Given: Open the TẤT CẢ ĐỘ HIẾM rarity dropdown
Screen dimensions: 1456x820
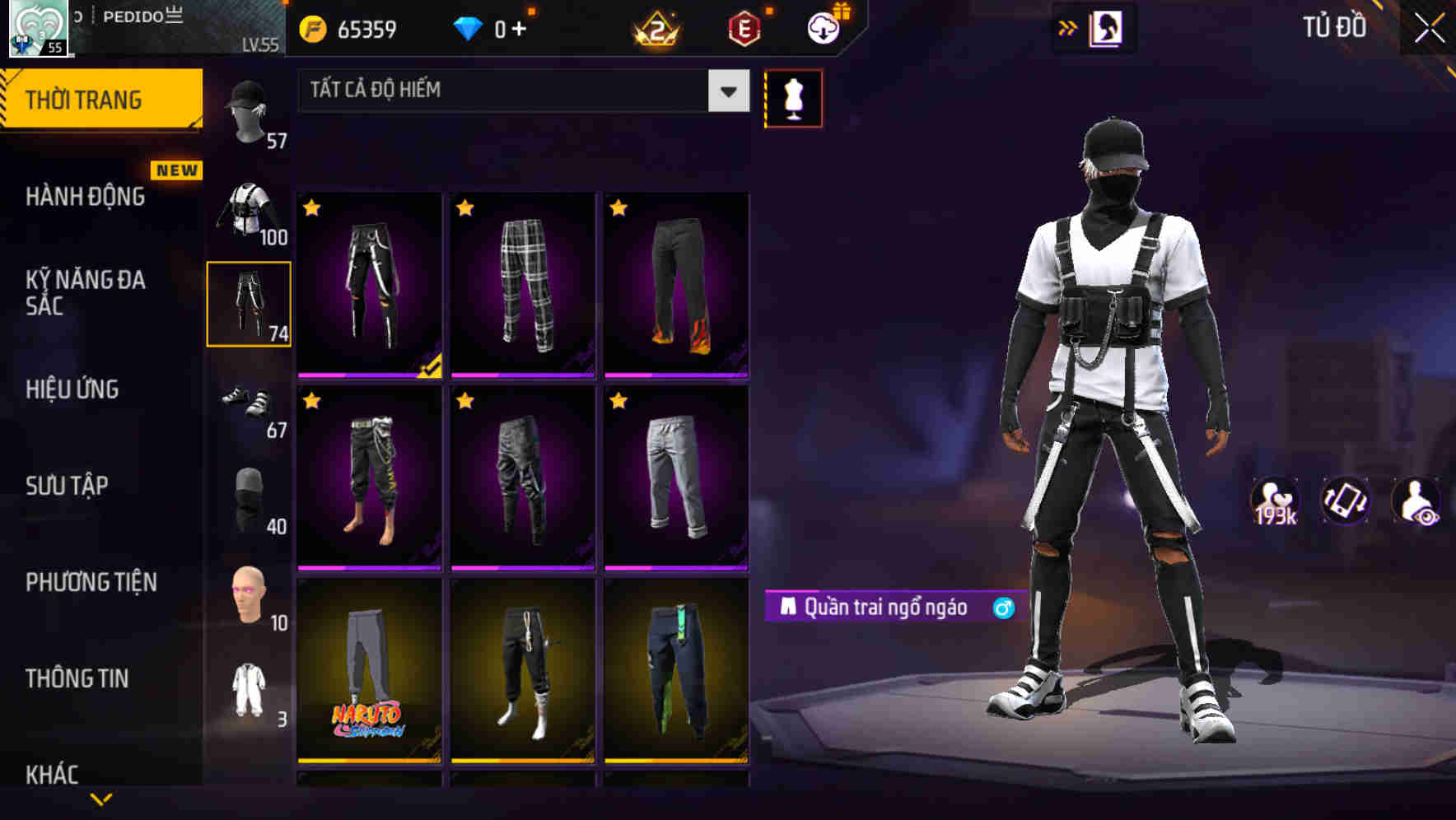Looking at the screenshot, I should (x=519, y=91).
